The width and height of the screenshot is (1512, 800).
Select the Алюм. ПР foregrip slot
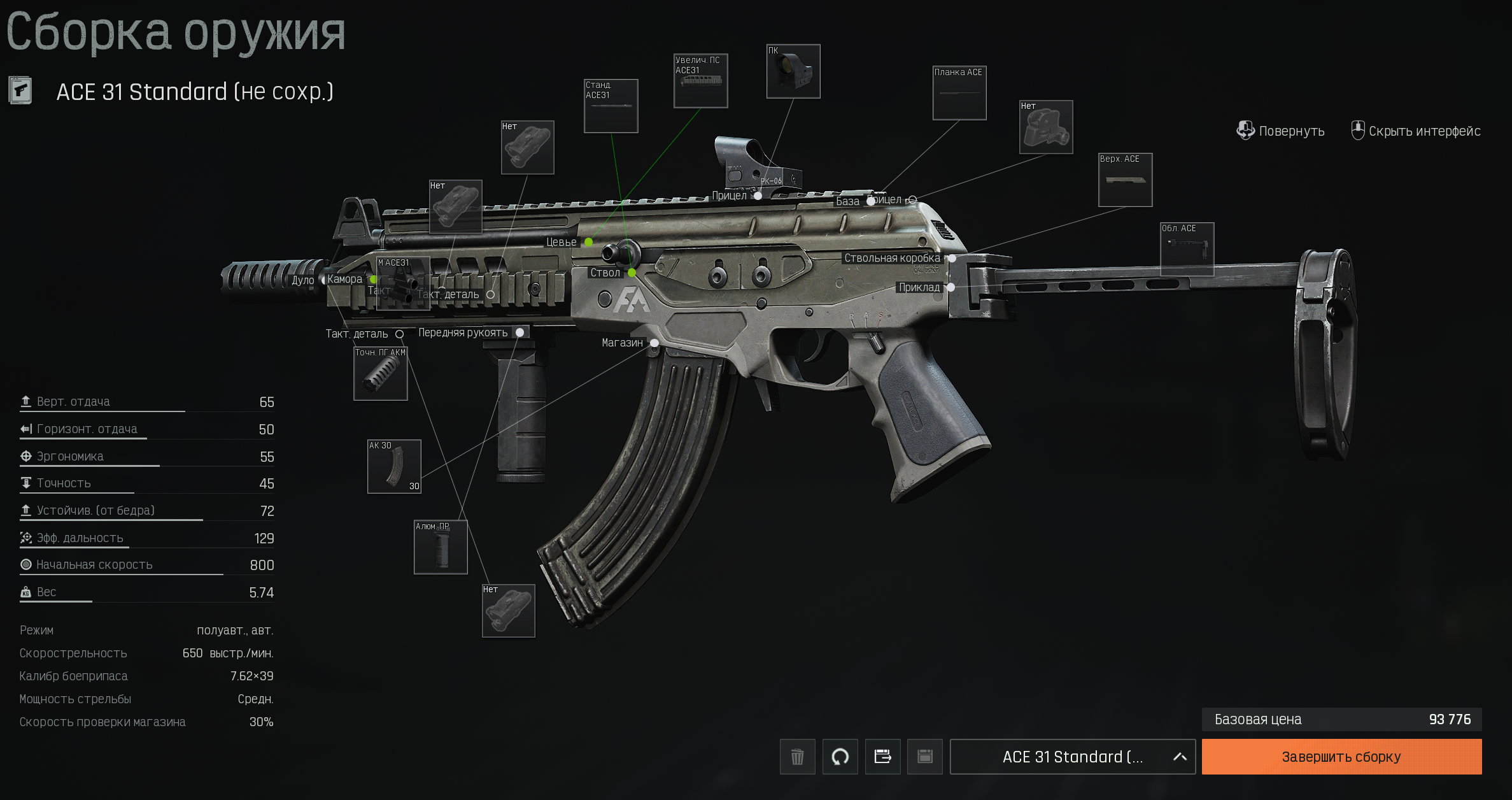[441, 547]
